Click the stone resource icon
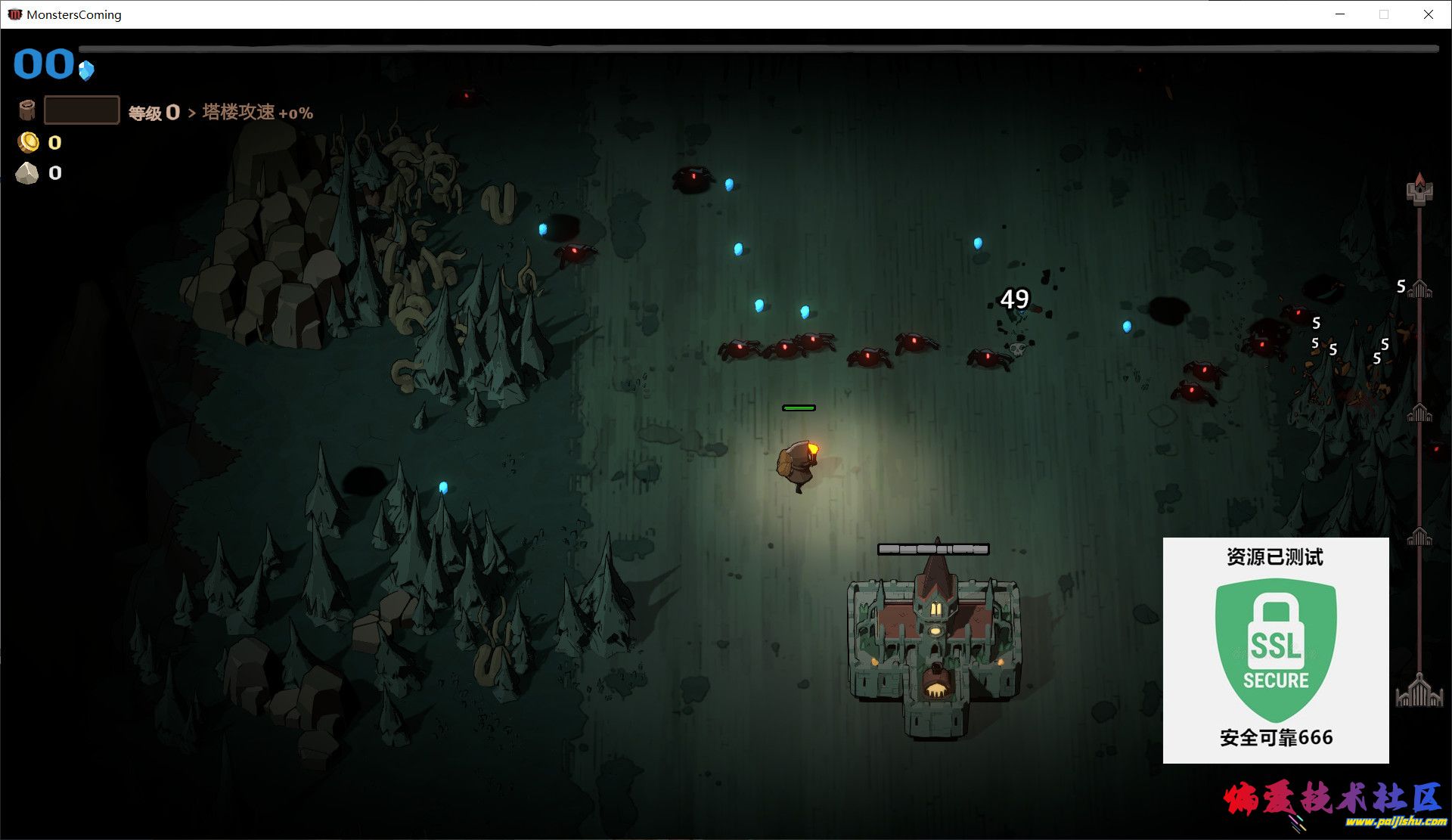The height and width of the screenshot is (840, 1452). click(x=27, y=173)
